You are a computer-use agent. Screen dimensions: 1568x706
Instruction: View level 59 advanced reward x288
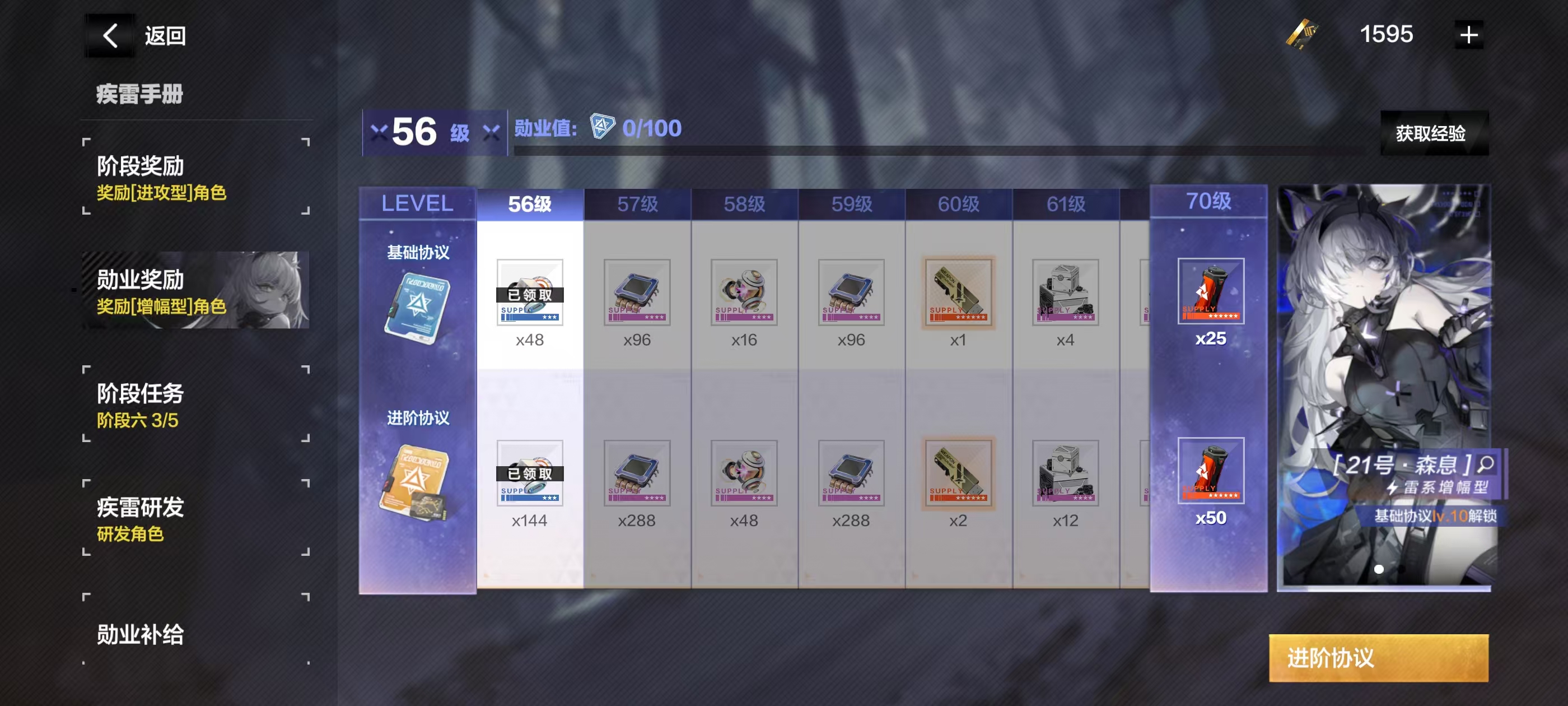(851, 473)
